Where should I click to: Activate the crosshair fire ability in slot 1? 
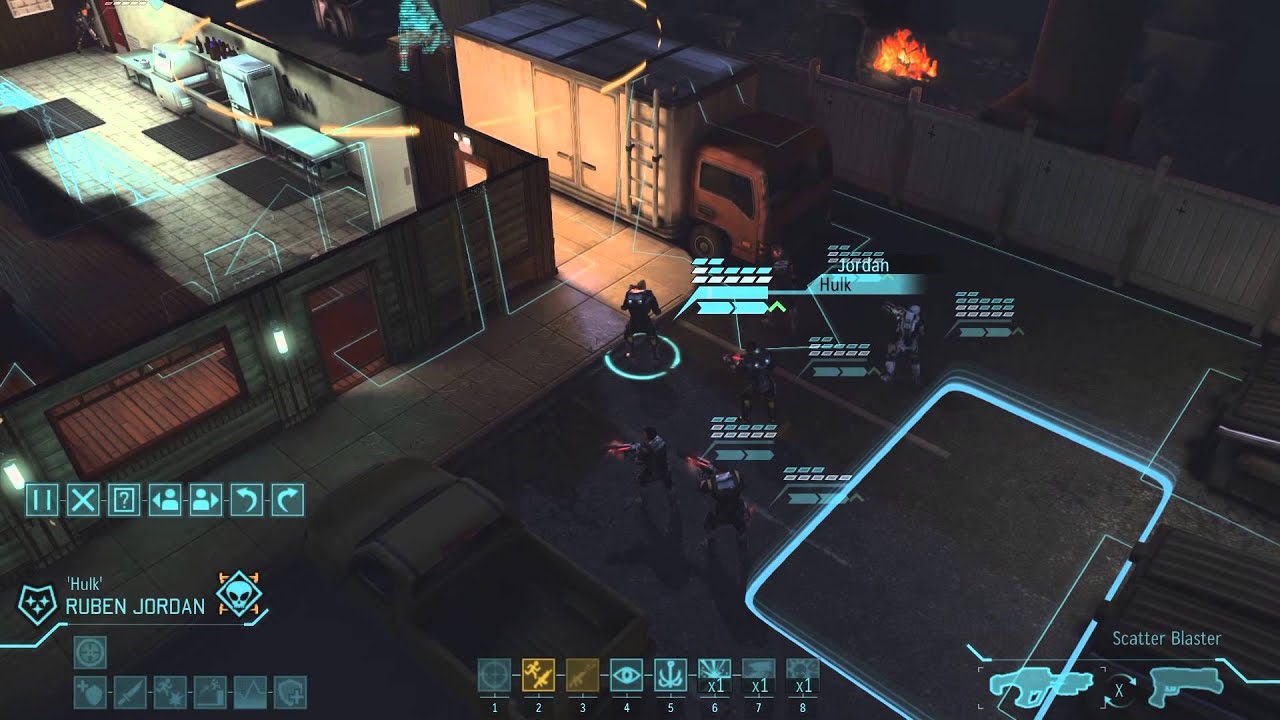tap(494, 677)
